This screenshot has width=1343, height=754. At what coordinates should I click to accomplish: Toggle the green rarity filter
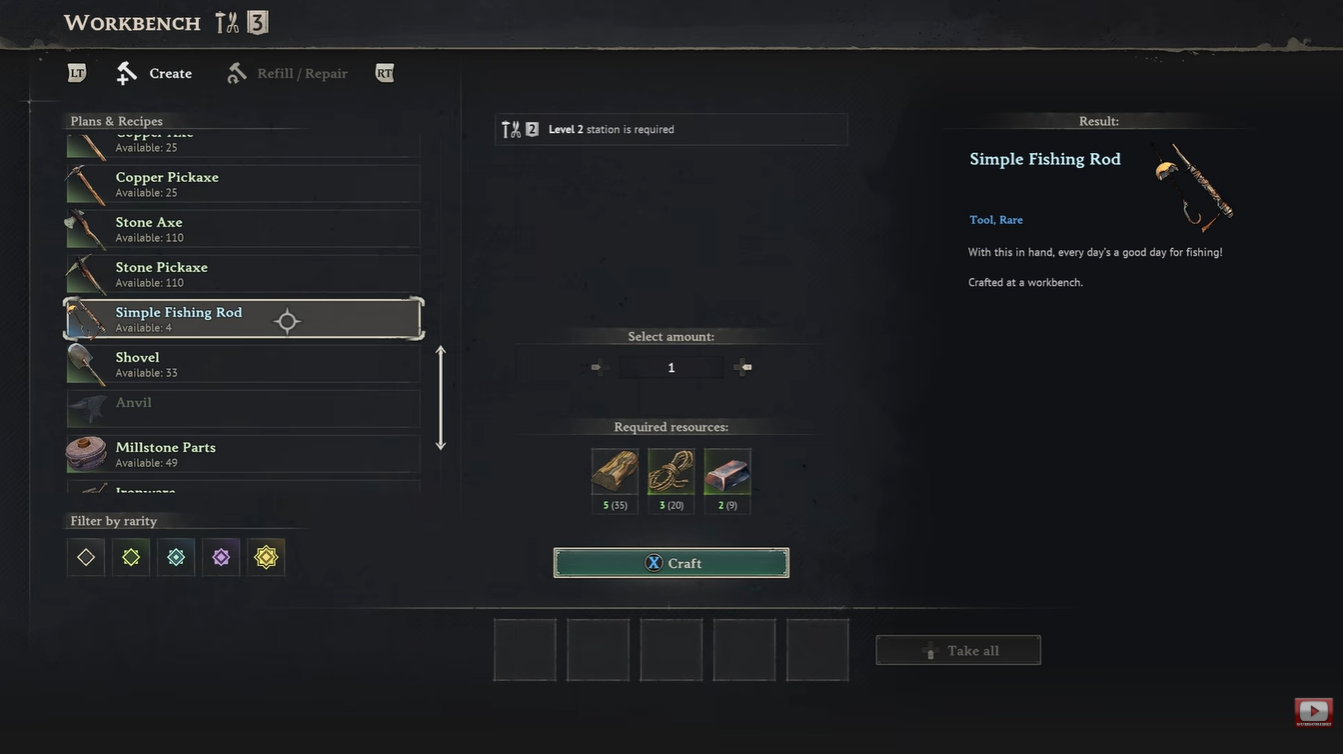131,557
